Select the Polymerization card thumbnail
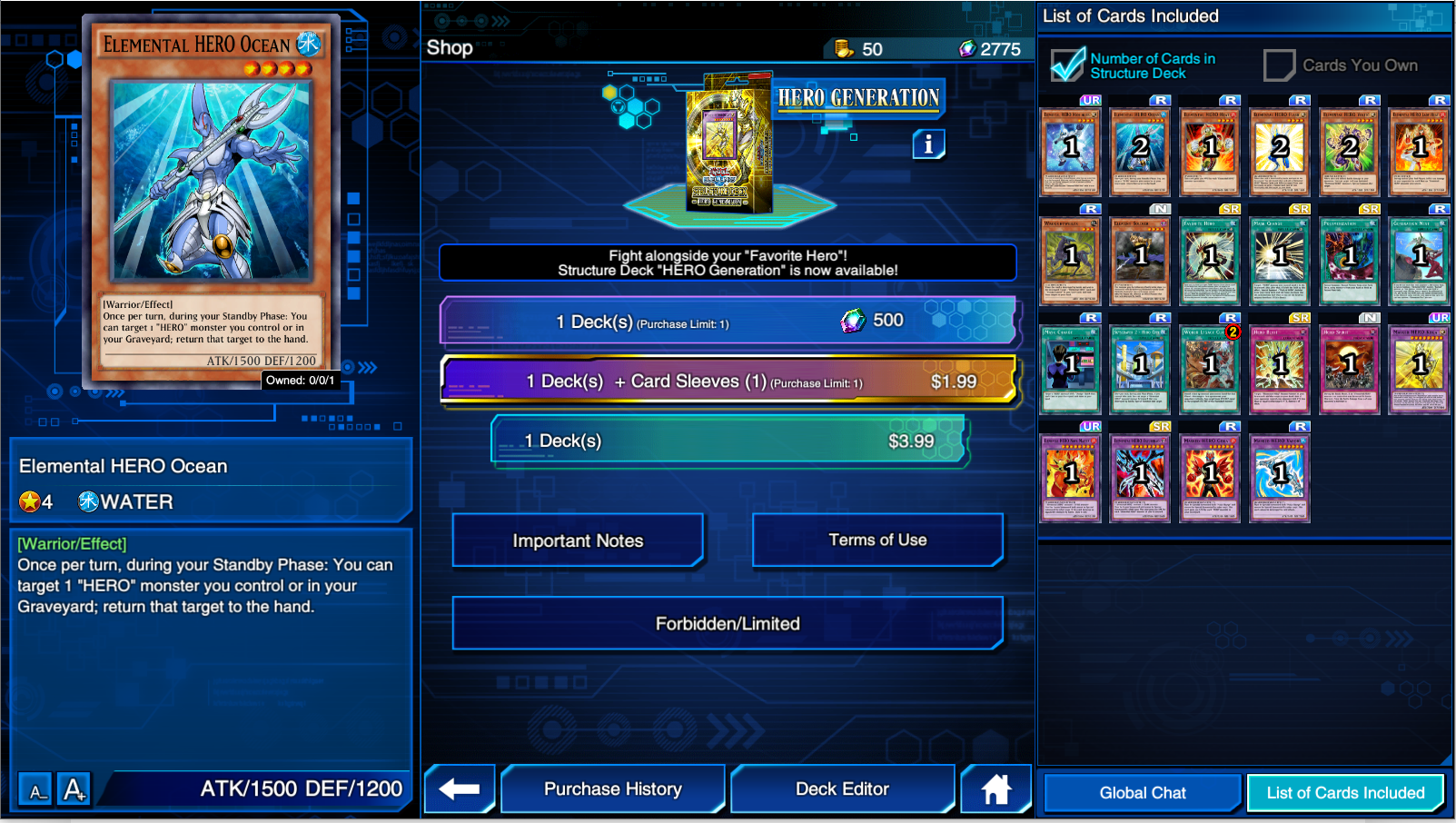 click(1350, 260)
